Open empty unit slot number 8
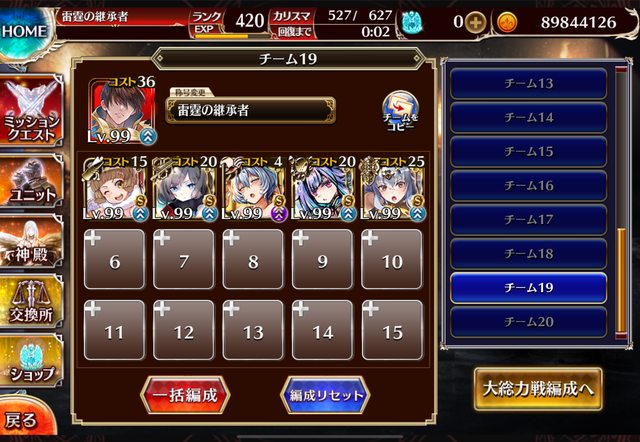The image size is (640, 442). tap(252, 260)
